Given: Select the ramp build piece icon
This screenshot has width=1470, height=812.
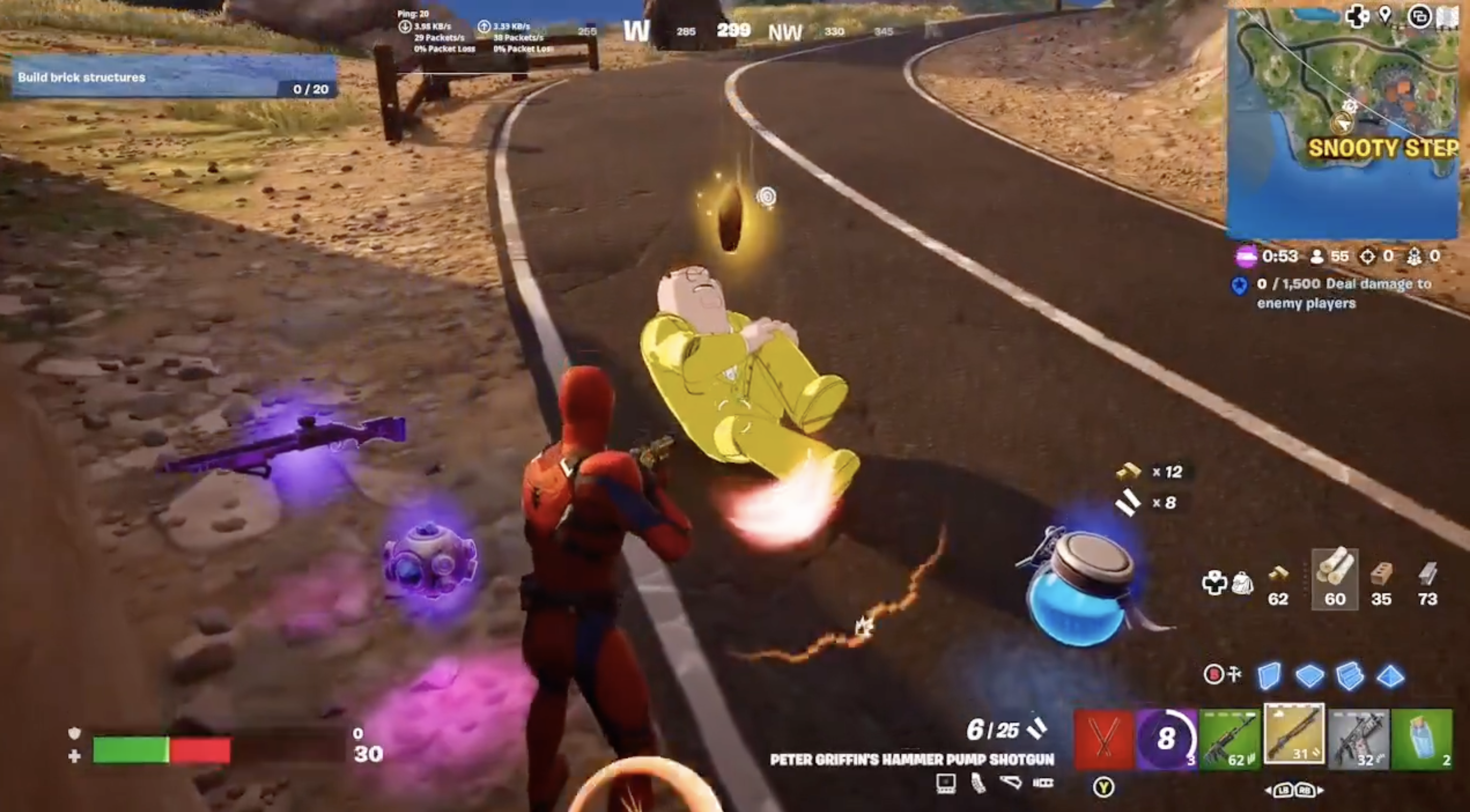Looking at the screenshot, I should click(x=1350, y=676).
